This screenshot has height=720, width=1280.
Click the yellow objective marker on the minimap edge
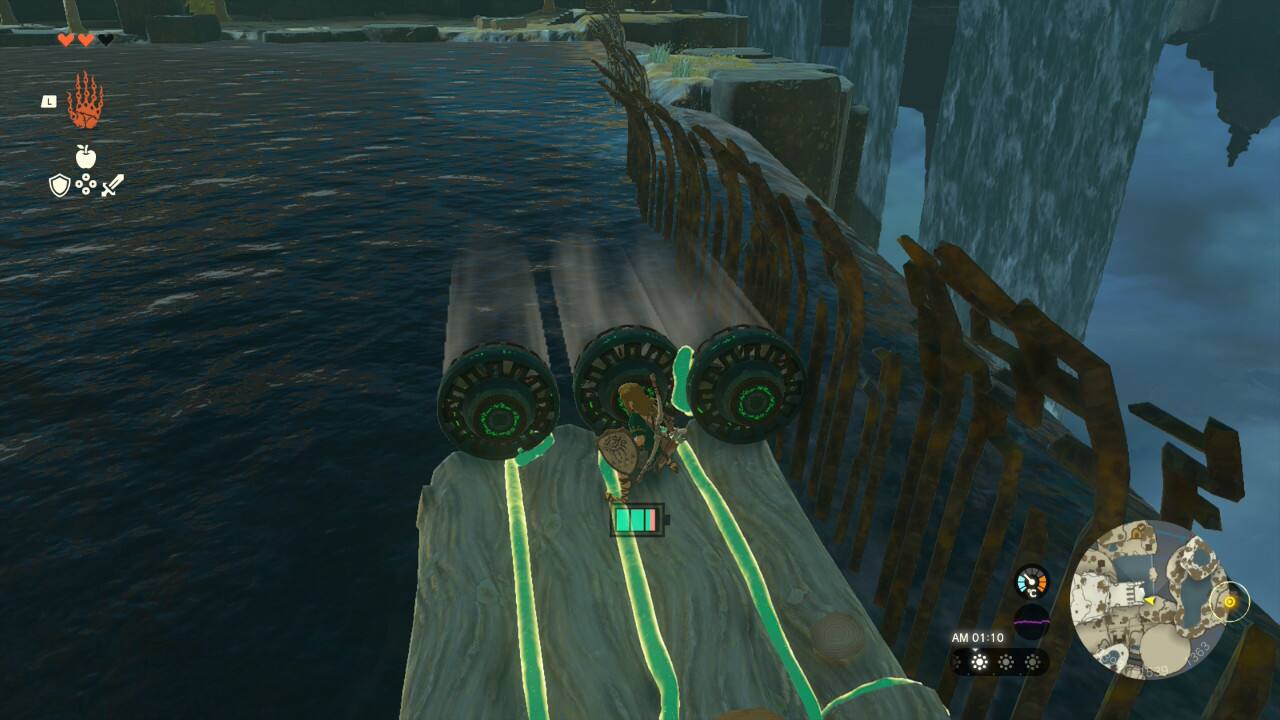[x=1229, y=602]
